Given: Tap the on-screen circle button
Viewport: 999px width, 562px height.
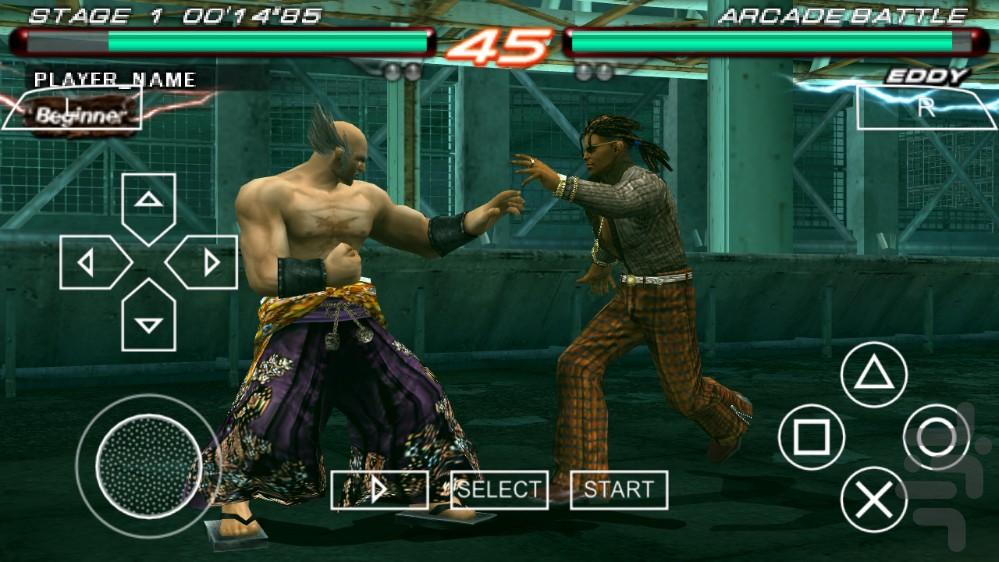Looking at the screenshot, I should 936,437.
